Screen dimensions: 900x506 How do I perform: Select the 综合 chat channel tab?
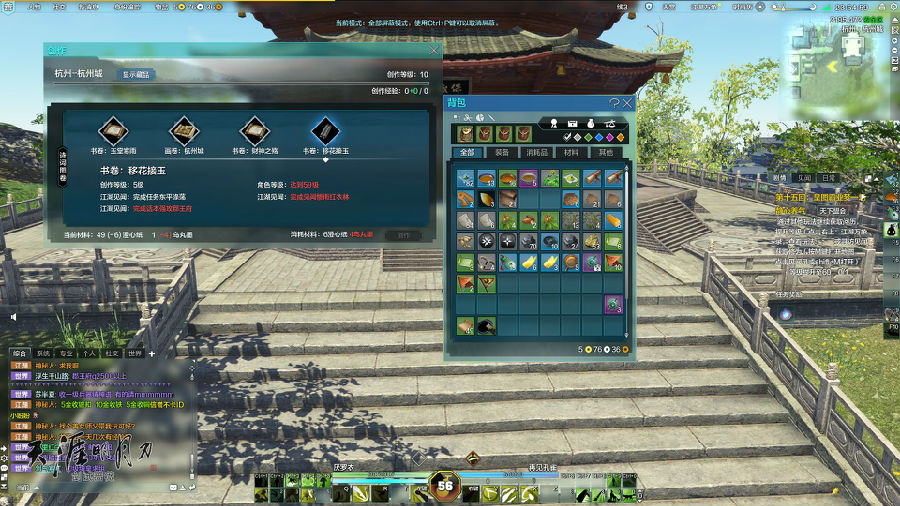pyautogui.click(x=20, y=353)
